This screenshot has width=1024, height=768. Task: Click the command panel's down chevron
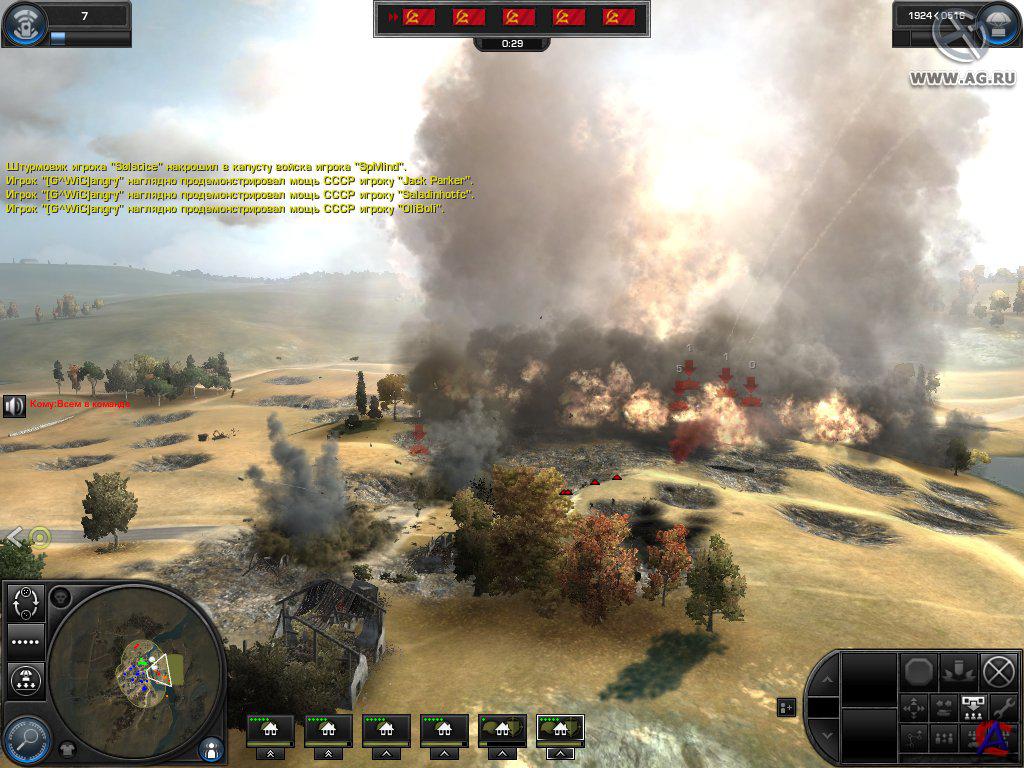(x=825, y=736)
